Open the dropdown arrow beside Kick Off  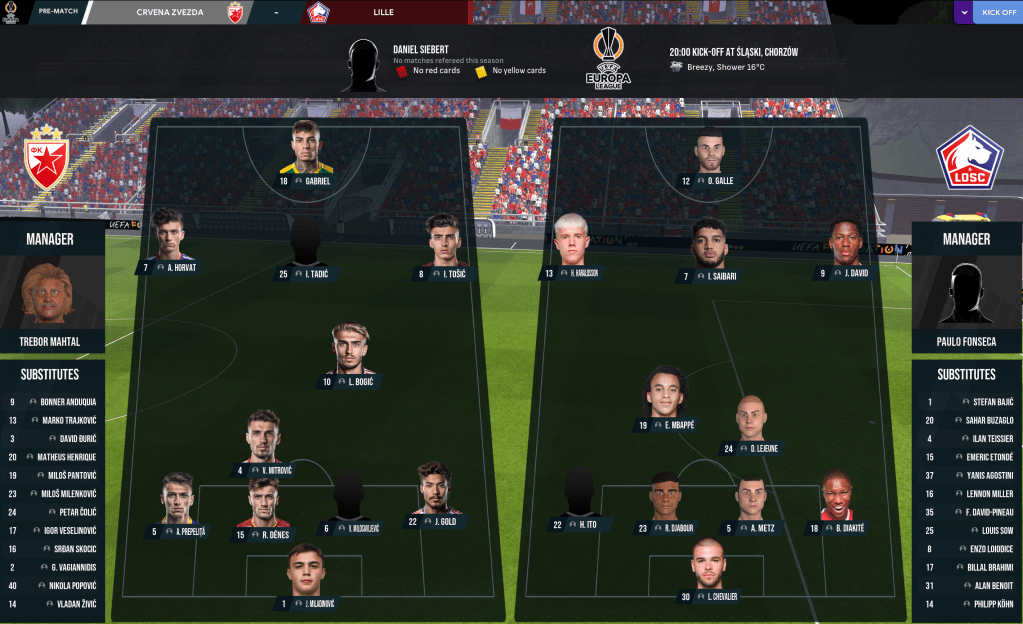pyautogui.click(x=961, y=12)
